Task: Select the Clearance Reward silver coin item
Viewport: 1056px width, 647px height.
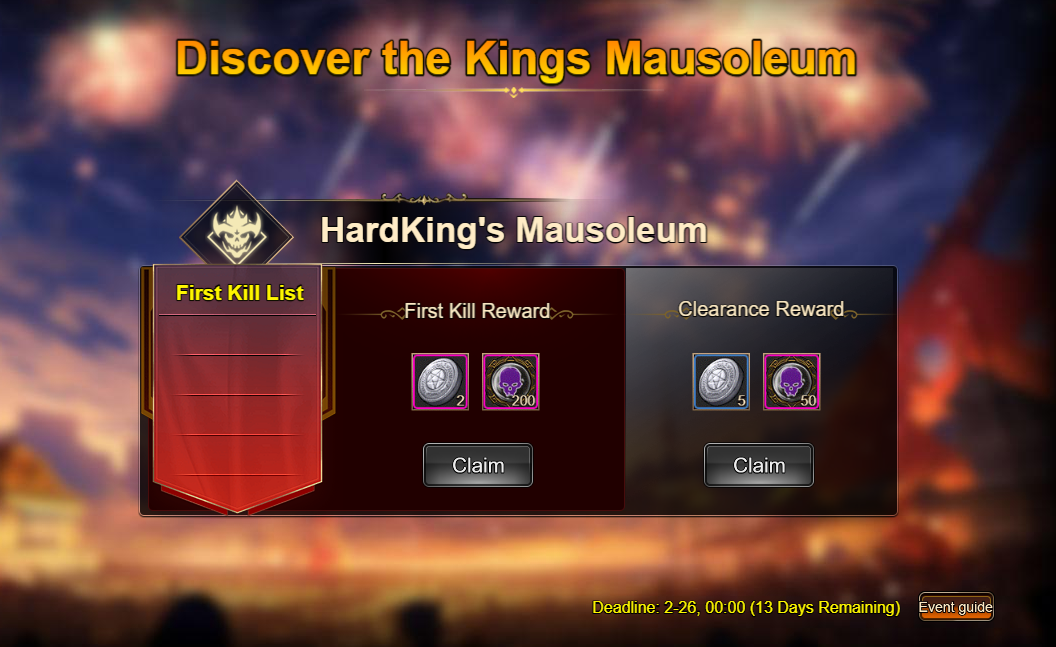Action: 721,381
